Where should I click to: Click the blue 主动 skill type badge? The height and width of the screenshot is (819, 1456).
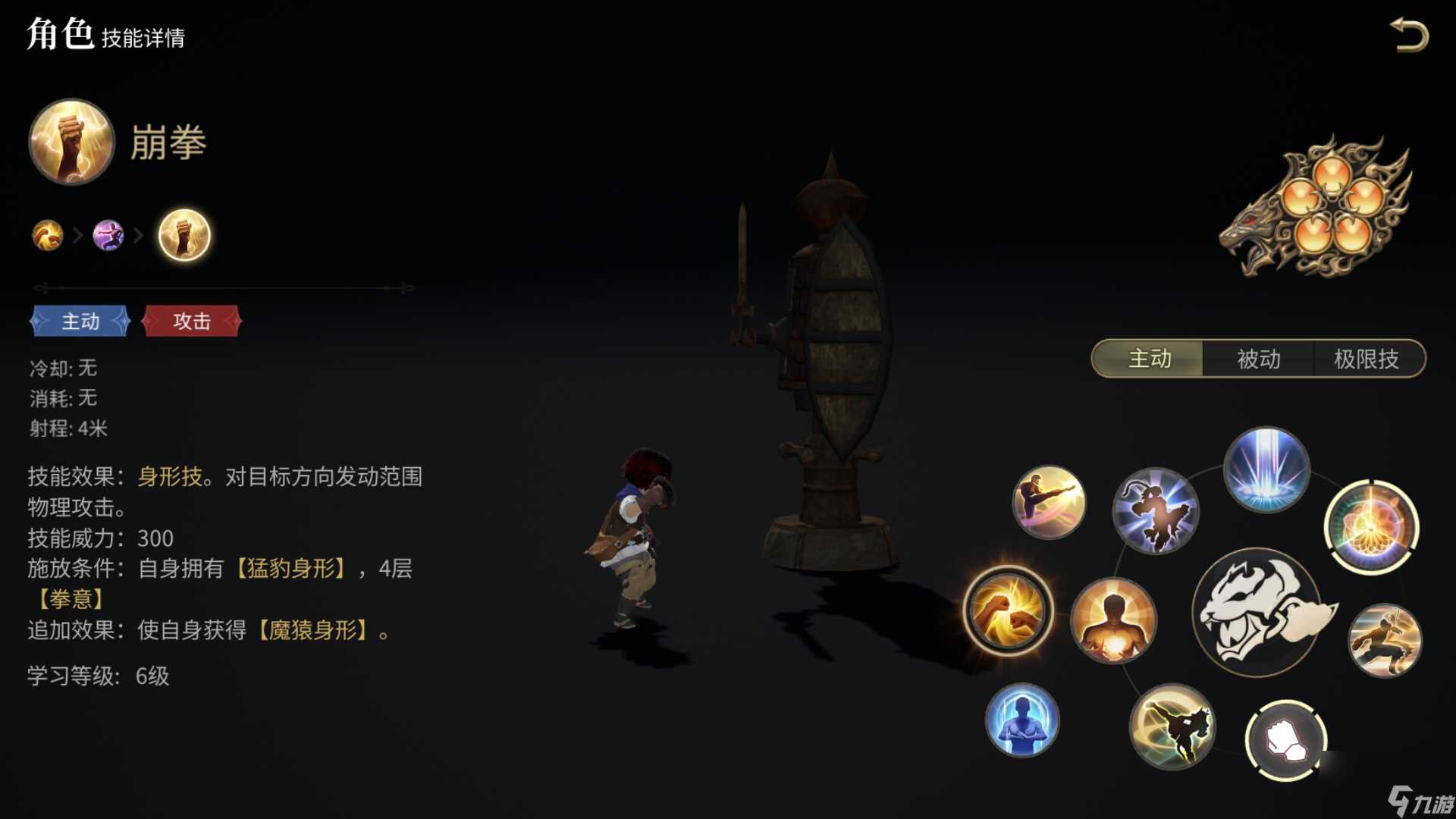(x=81, y=322)
